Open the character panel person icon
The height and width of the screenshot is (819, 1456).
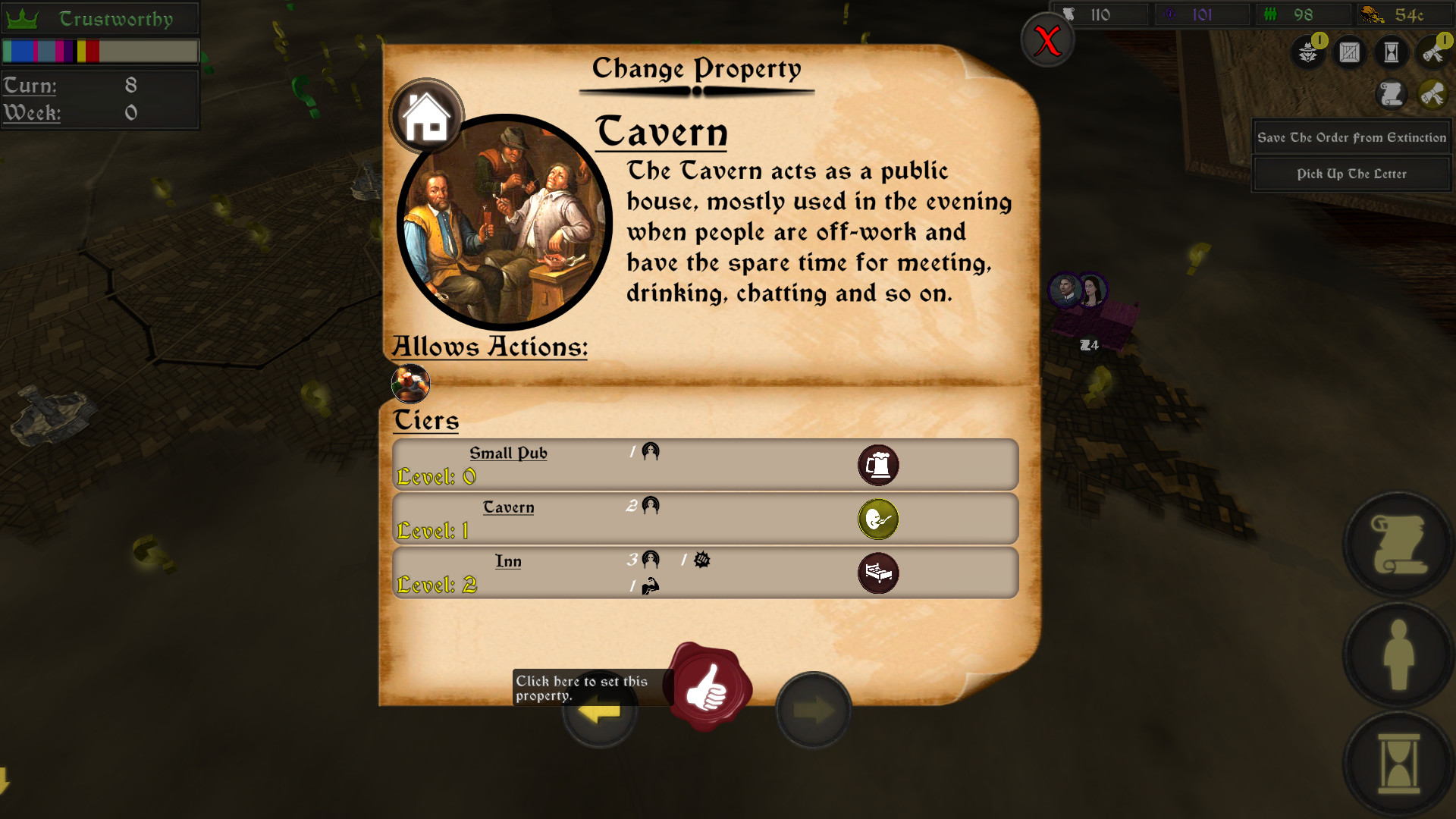[x=1398, y=654]
